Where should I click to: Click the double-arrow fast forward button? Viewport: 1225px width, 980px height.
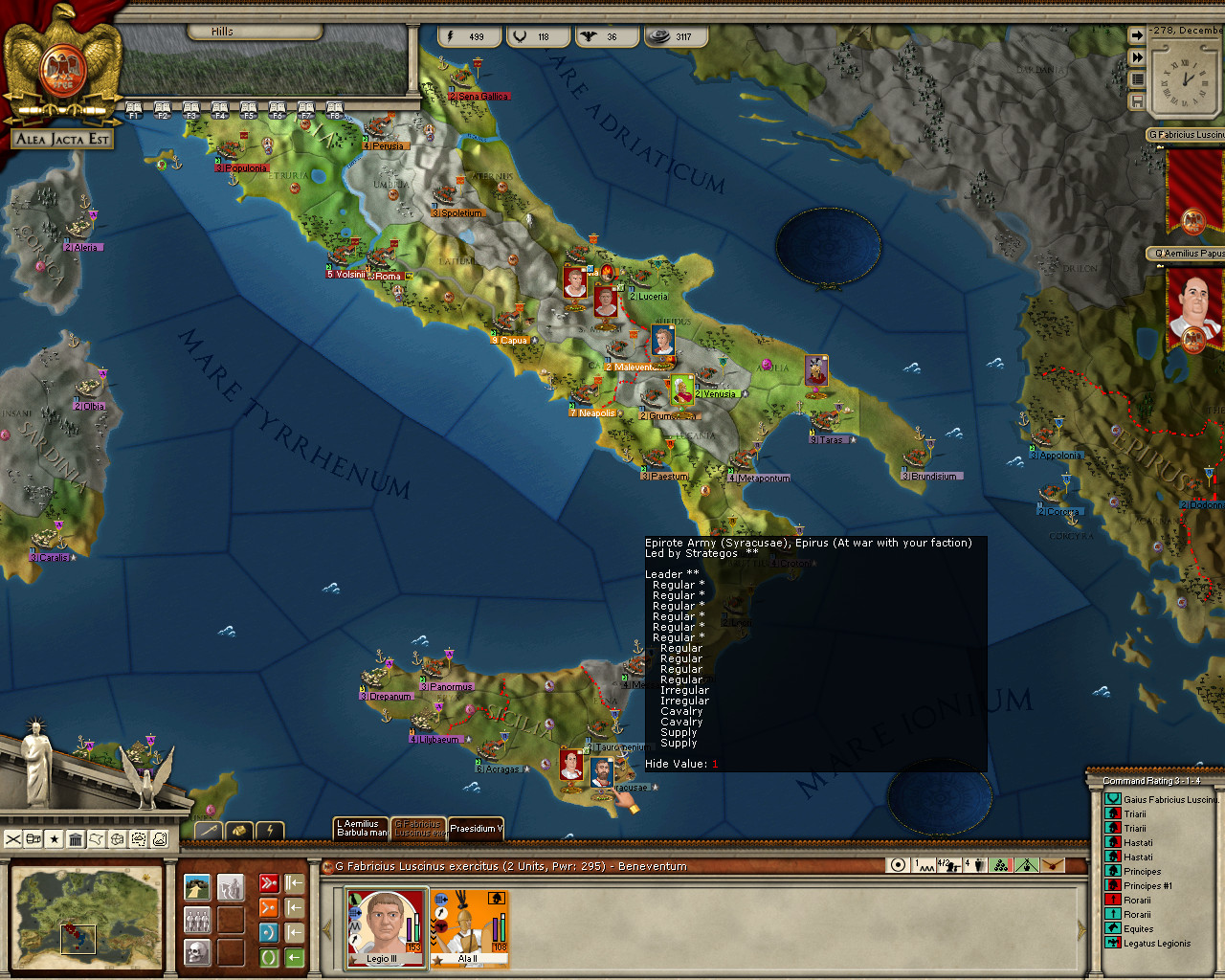tap(1137, 57)
